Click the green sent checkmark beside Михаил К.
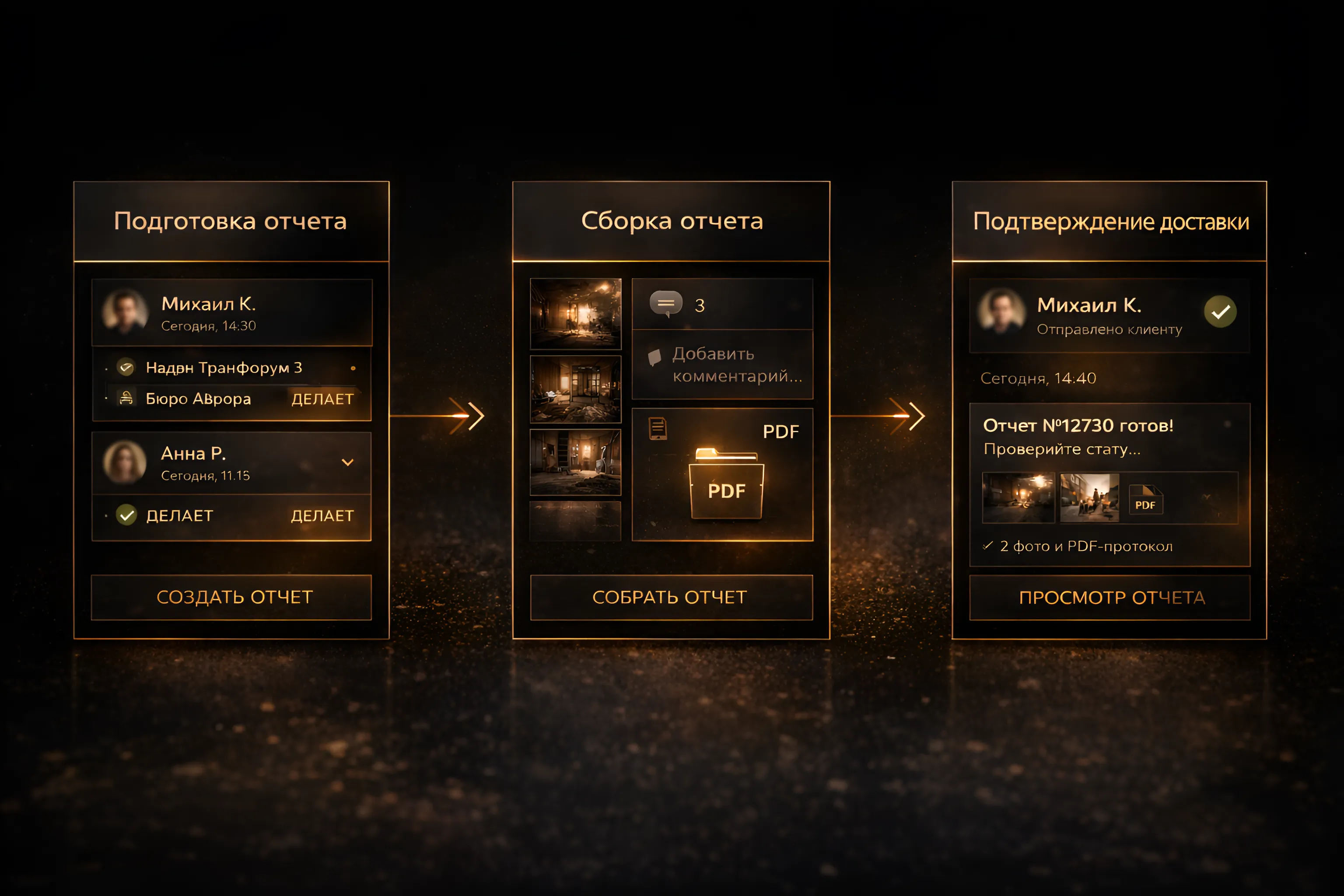 (1220, 312)
